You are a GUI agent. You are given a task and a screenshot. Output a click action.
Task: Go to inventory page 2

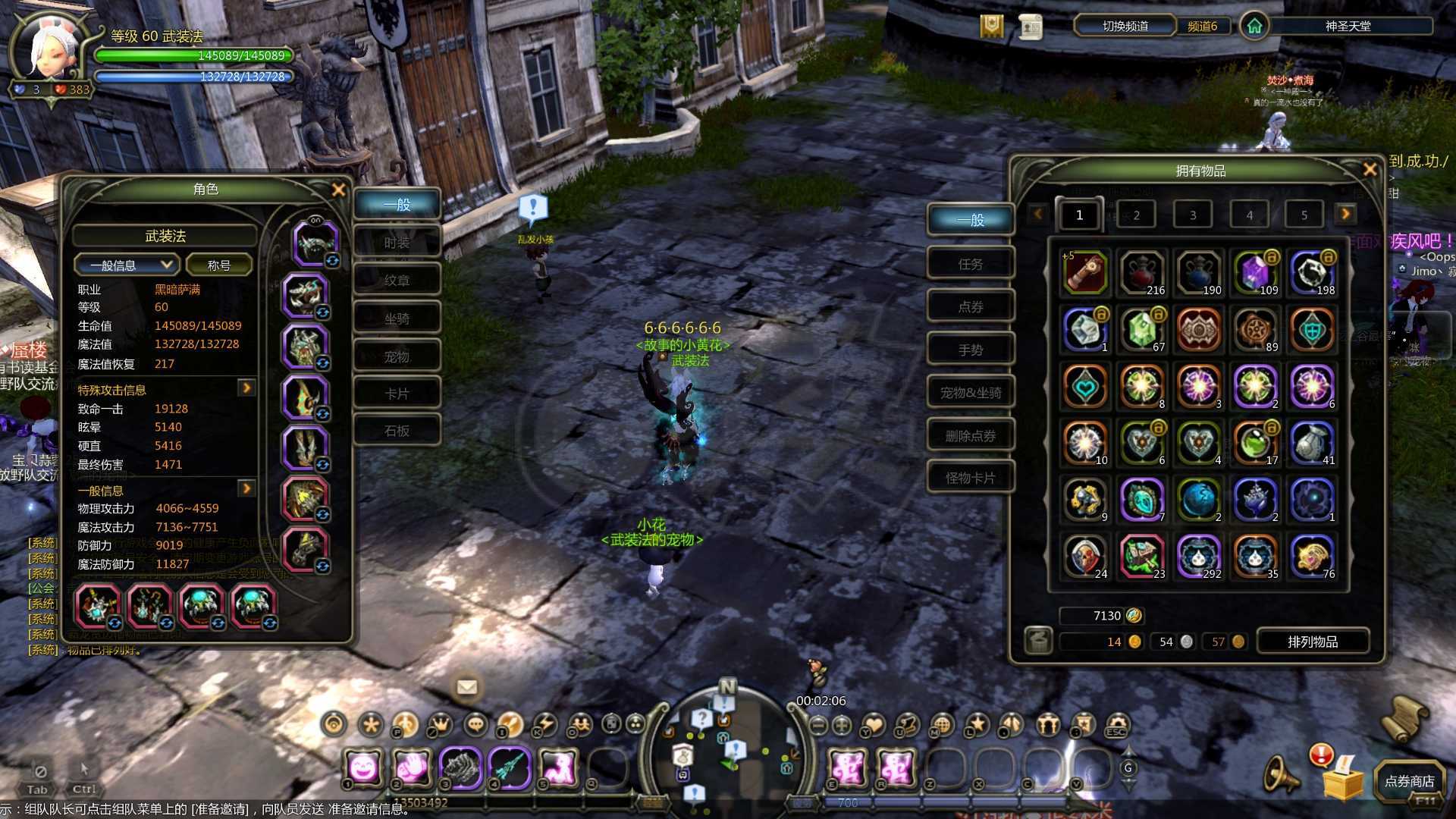point(1136,215)
